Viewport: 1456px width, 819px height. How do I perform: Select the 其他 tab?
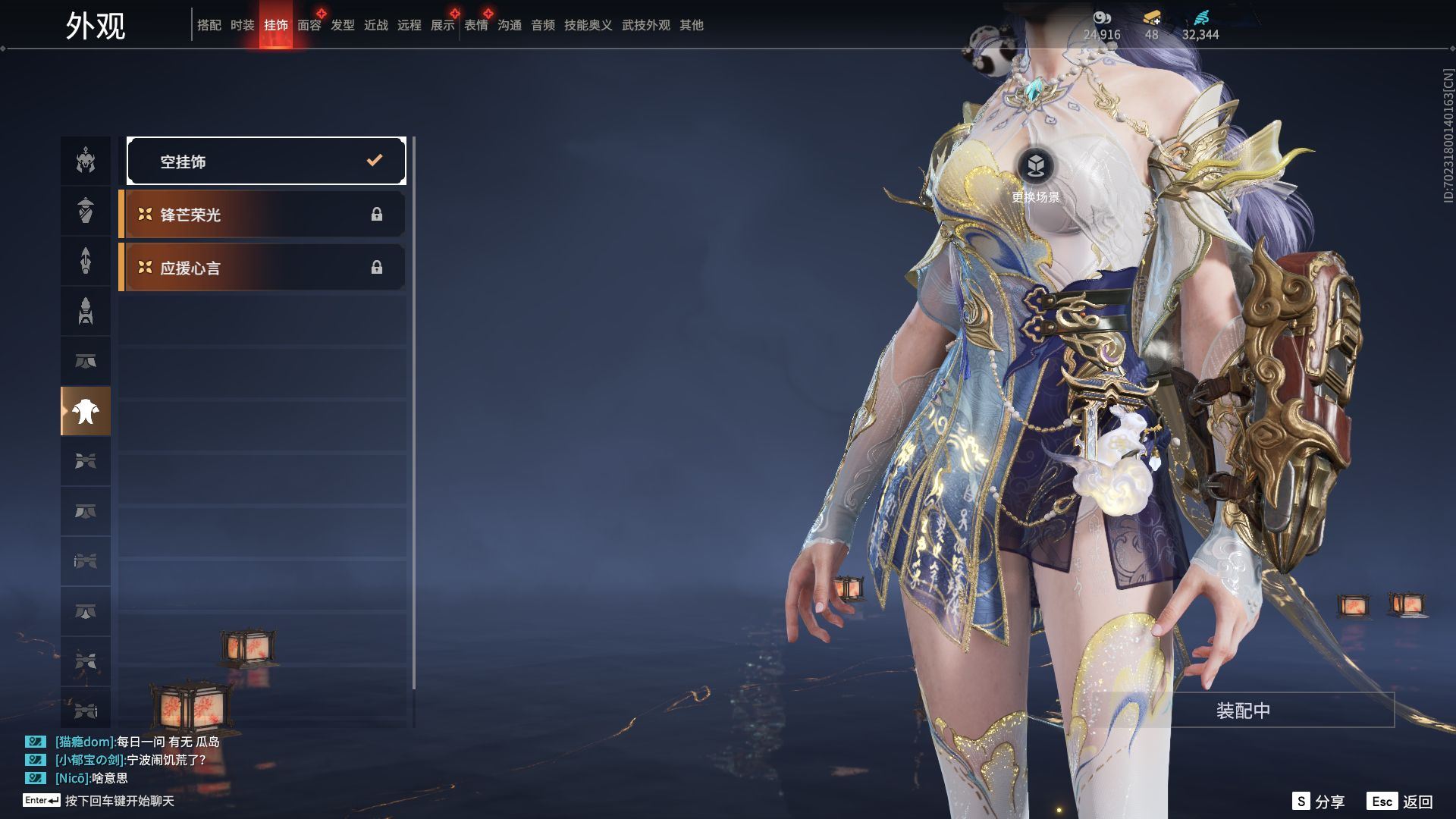coord(691,25)
